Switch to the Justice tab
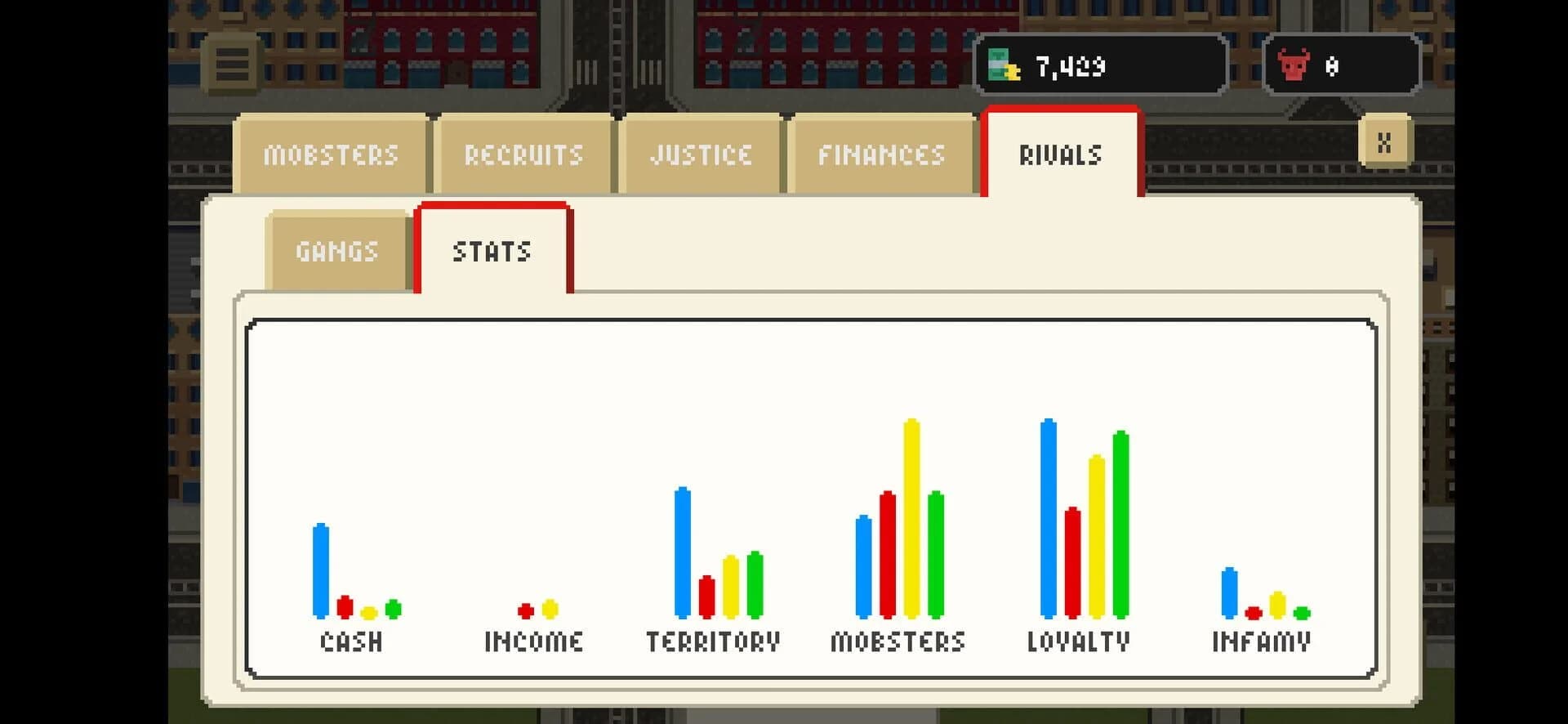Screen dimensions: 1568x724 point(701,154)
